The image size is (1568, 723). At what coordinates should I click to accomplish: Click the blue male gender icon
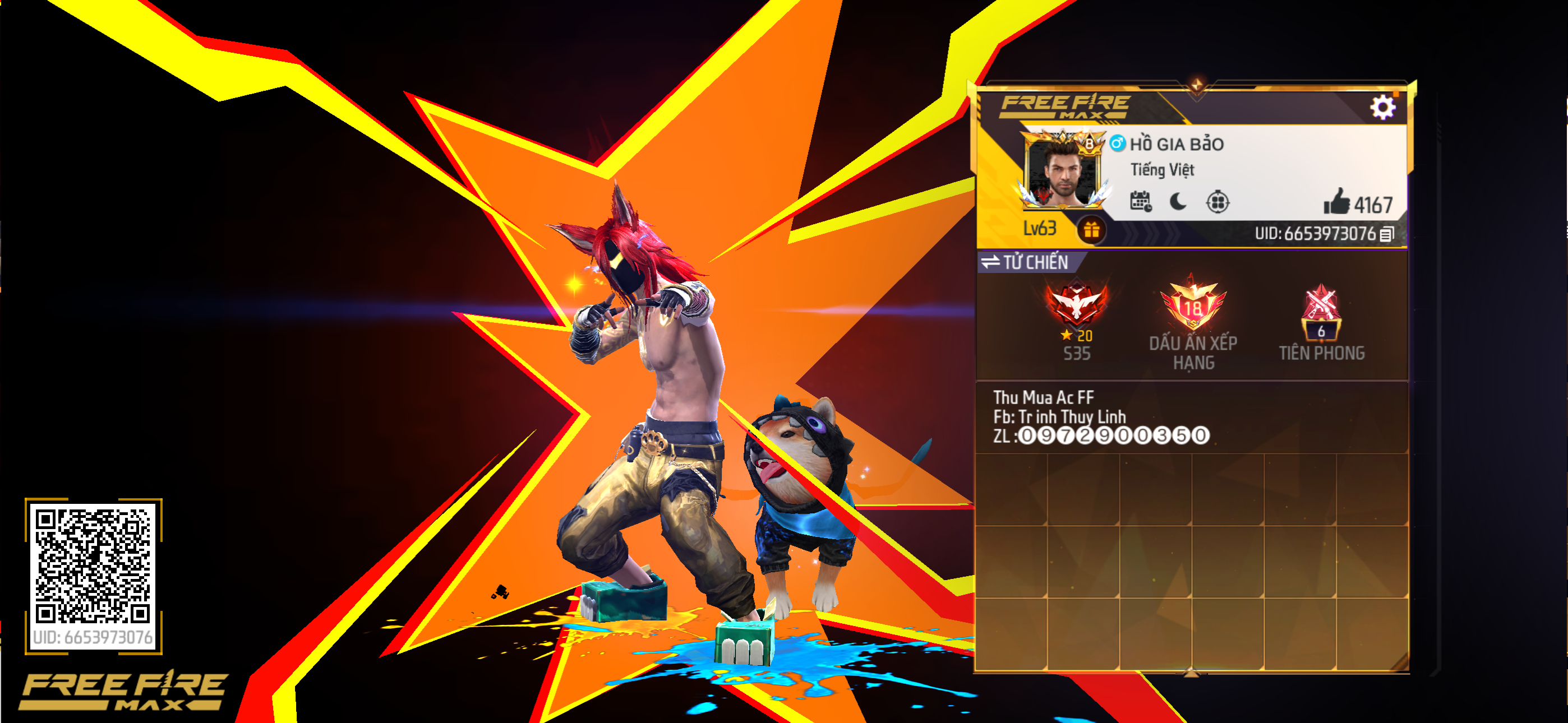pyautogui.click(x=1117, y=143)
